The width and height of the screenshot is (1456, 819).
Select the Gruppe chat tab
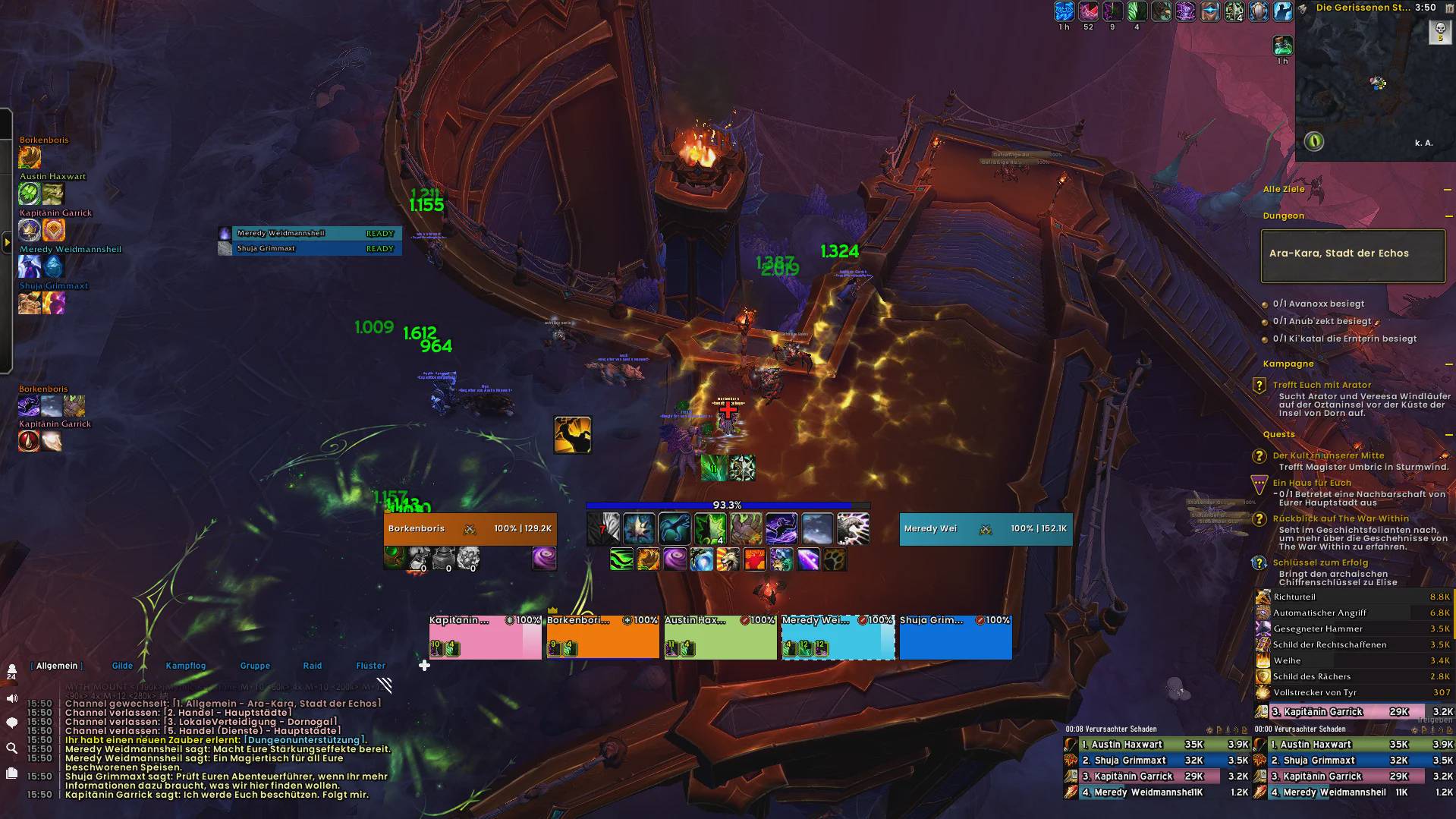pyautogui.click(x=255, y=666)
